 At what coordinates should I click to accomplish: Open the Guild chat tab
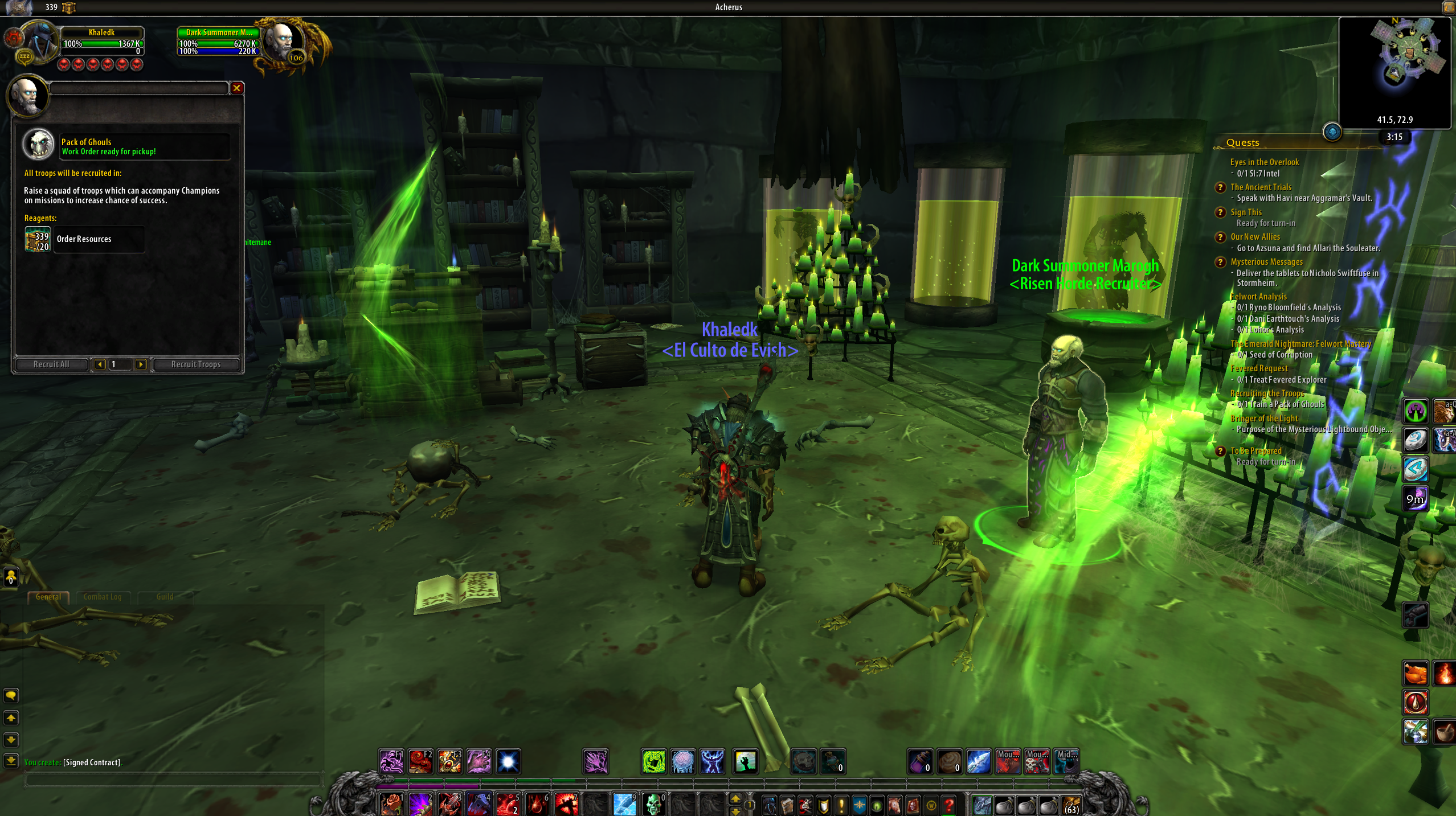coord(165,597)
